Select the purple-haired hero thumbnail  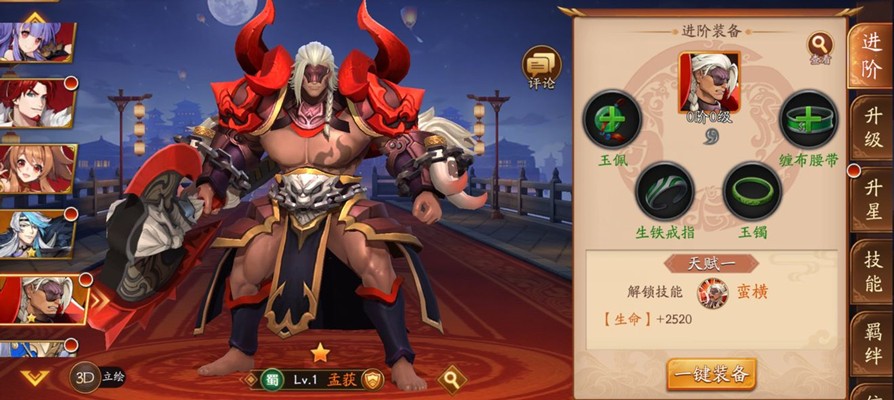pos(36,42)
